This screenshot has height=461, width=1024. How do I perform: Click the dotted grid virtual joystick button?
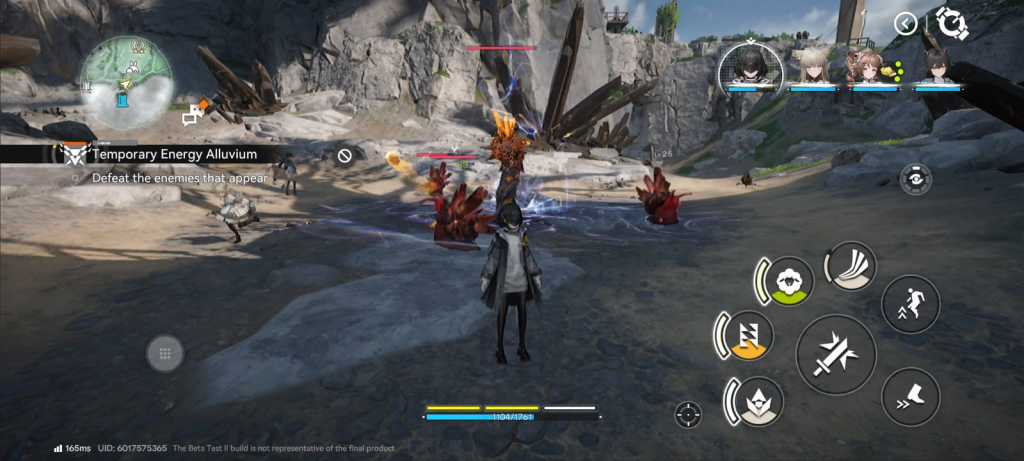click(165, 353)
